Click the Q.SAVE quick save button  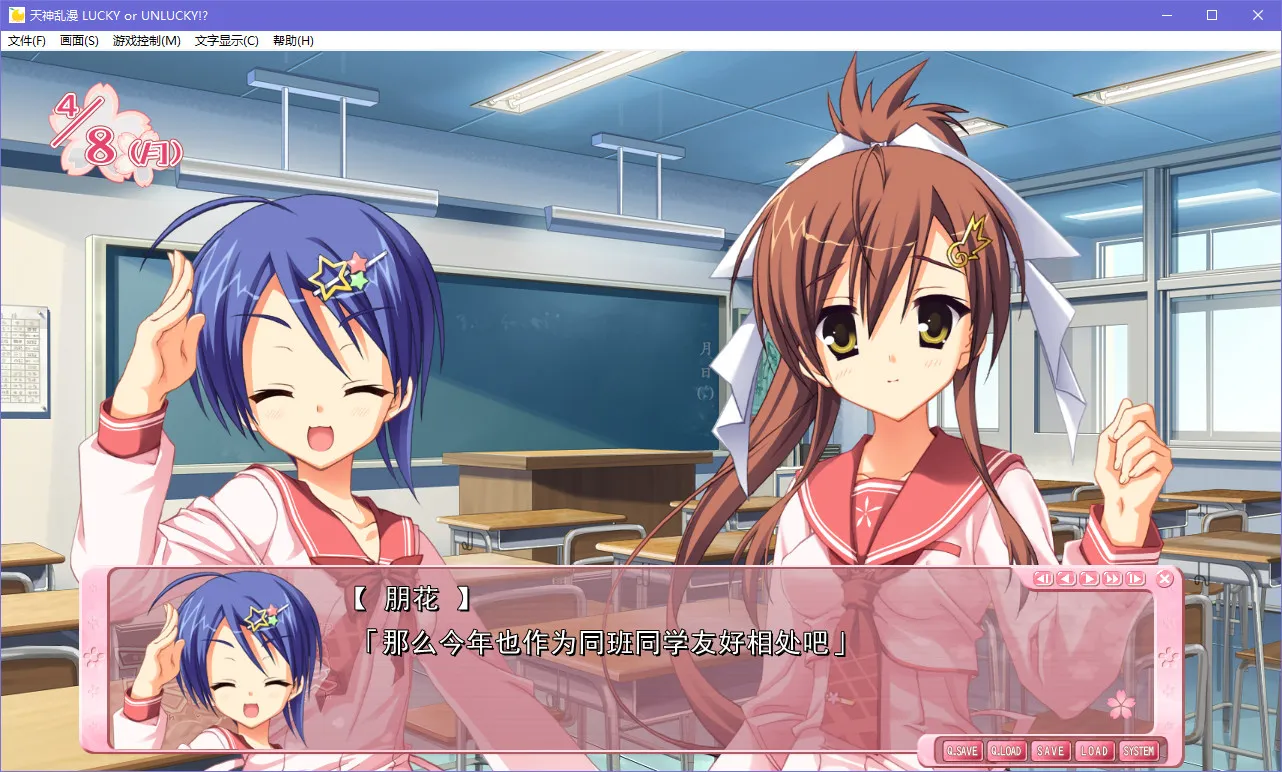point(962,751)
